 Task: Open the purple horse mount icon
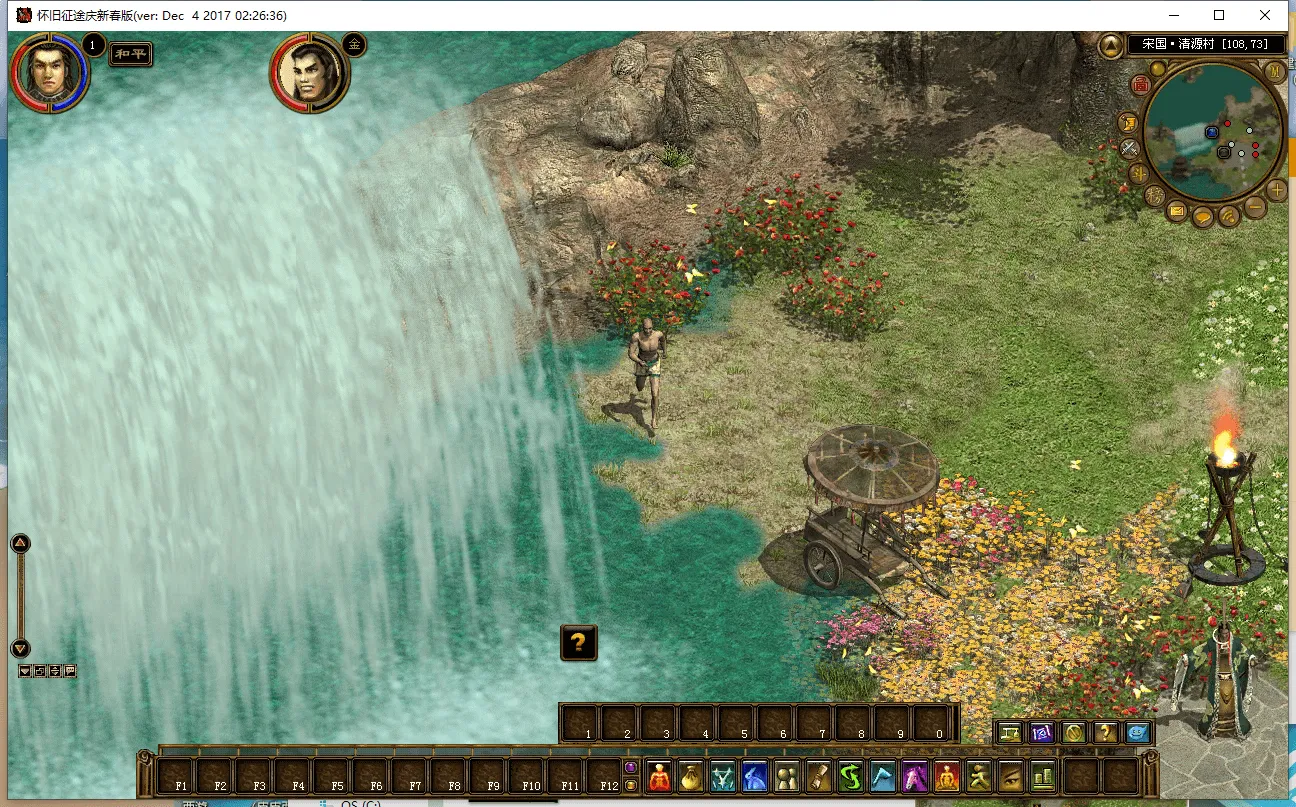coord(914,776)
